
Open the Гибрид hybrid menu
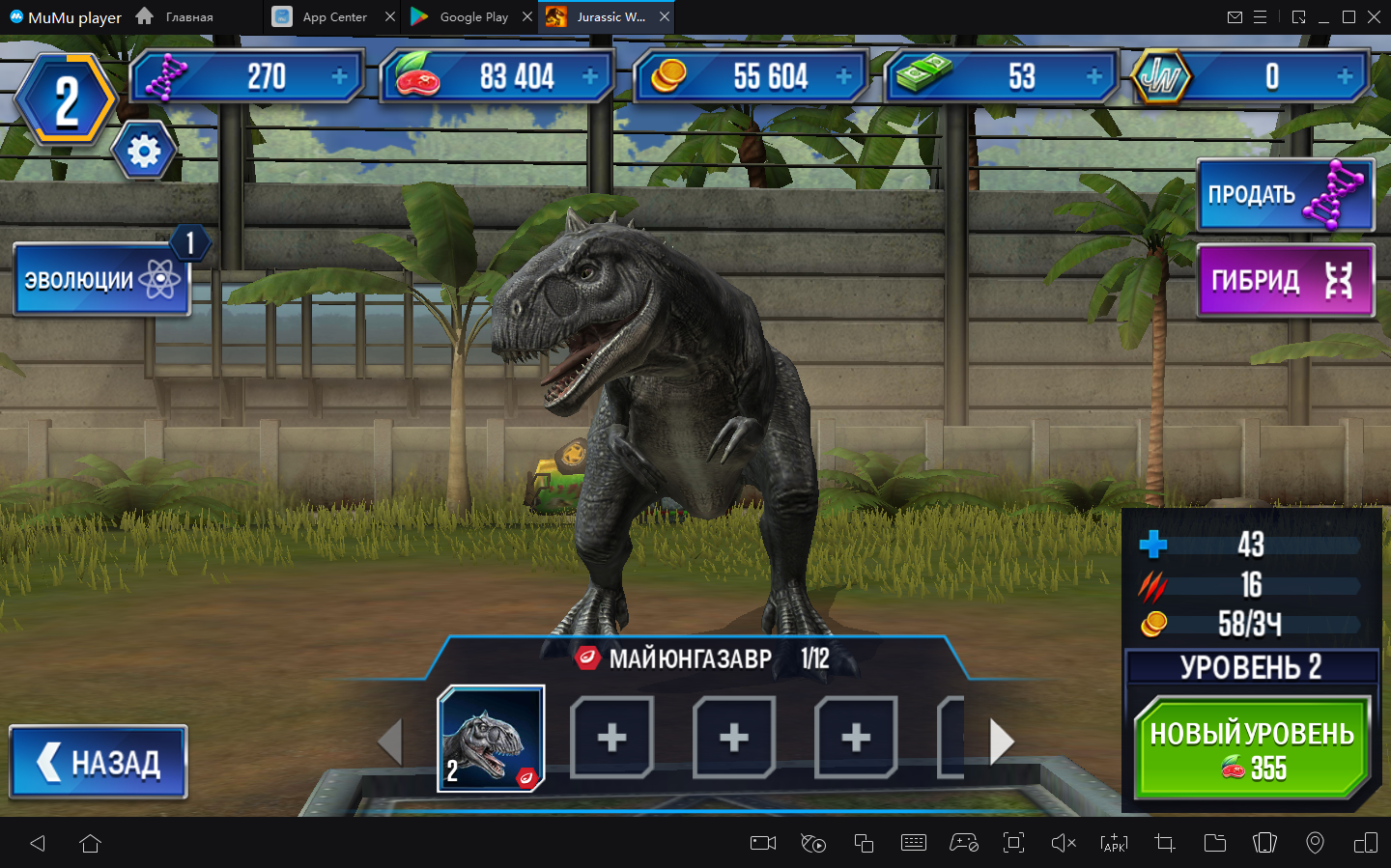[x=1284, y=281]
